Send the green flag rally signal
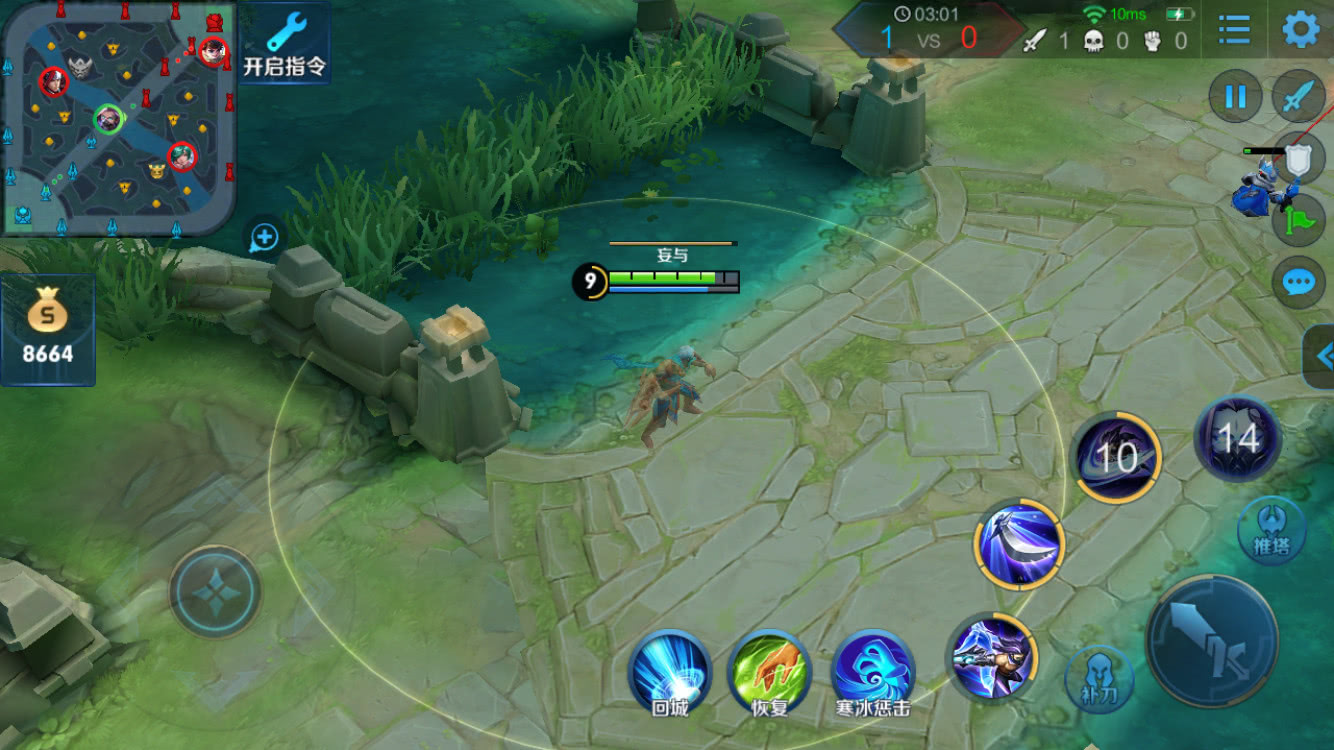The height and width of the screenshot is (750, 1334). point(1298,220)
